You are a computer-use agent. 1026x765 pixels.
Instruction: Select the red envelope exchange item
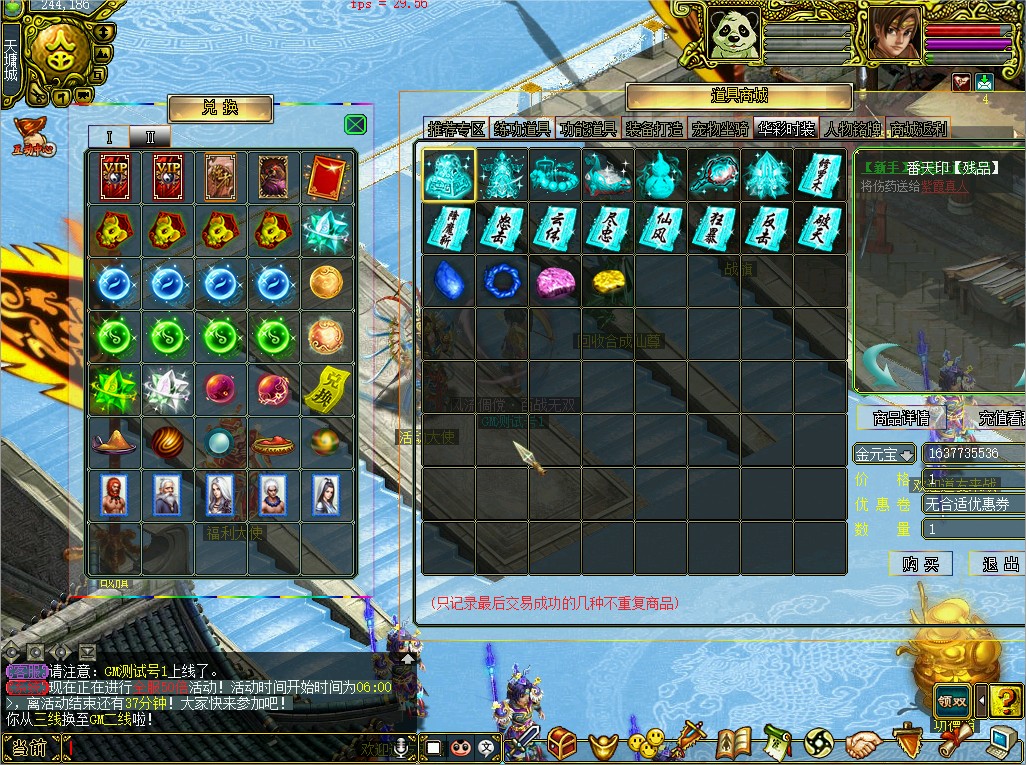327,177
